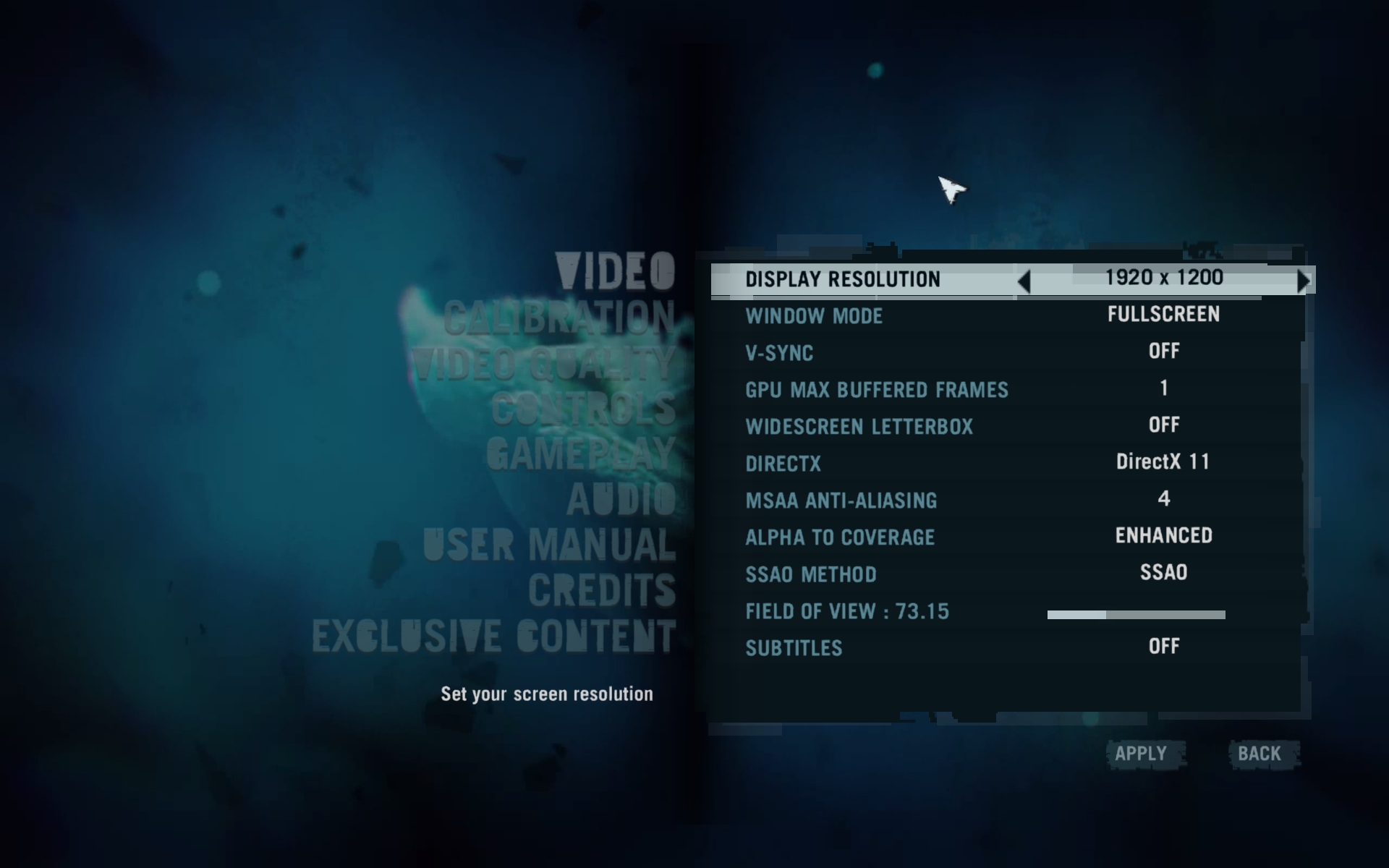Toggle the Subtitles option
1389x868 pixels.
(1163, 647)
